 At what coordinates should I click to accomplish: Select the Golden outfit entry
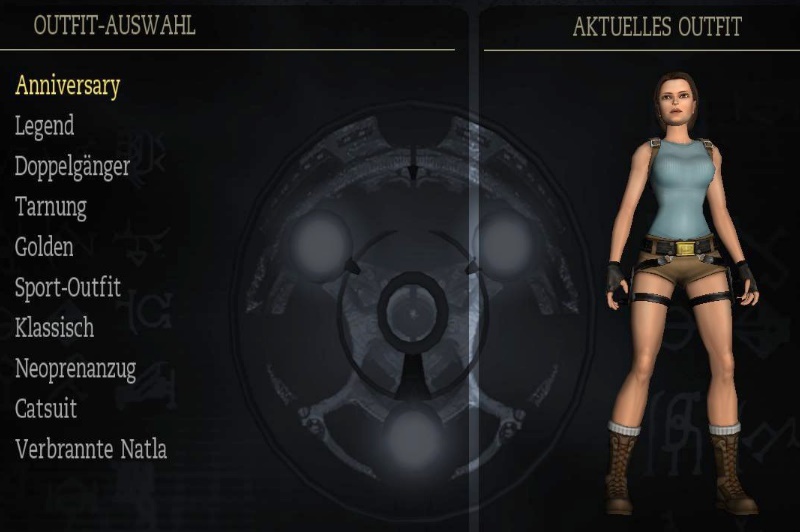[44, 246]
